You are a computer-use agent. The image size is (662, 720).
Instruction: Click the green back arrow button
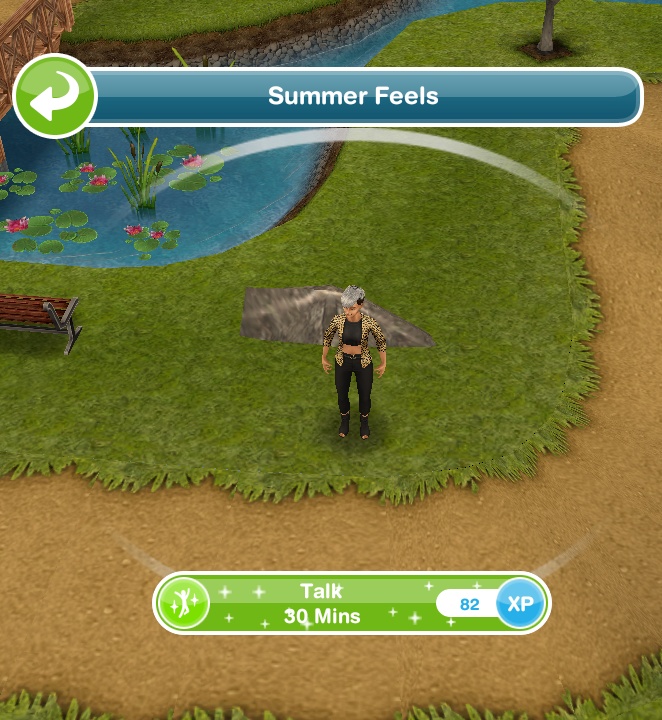click(x=54, y=97)
